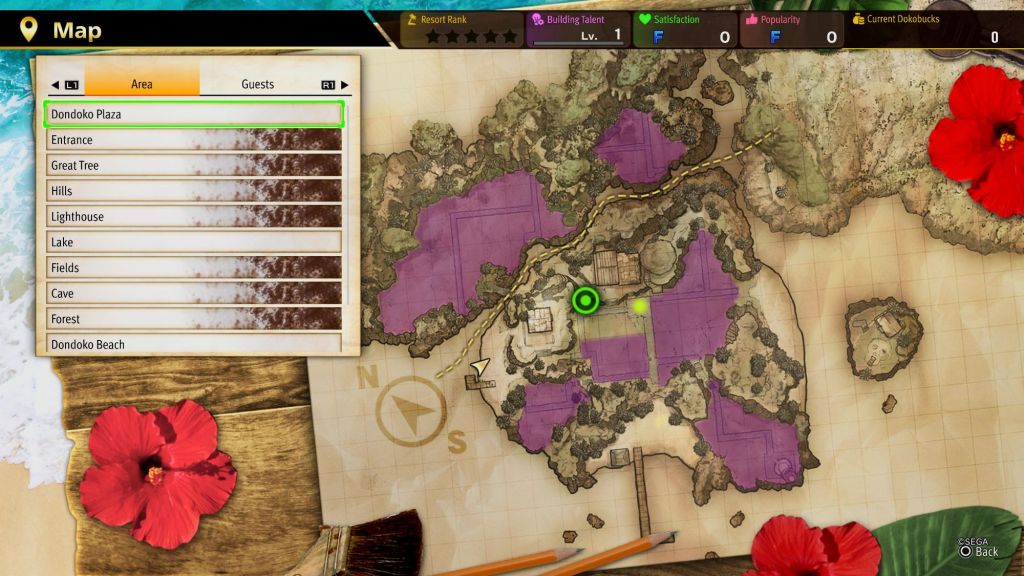This screenshot has width=1024, height=576.
Task: Open the Cave area entry
Action: pos(195,293)
